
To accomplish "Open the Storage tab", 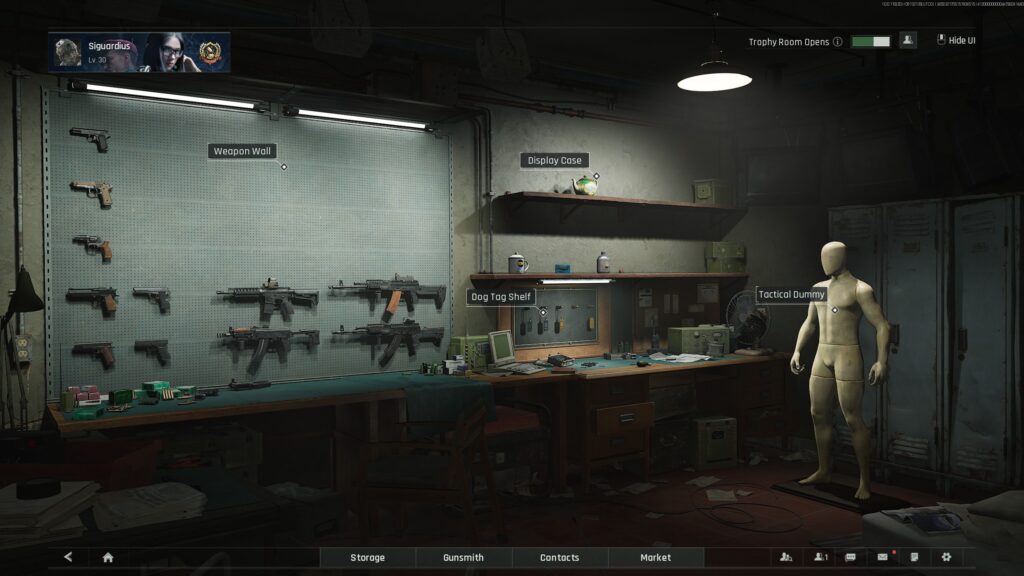I will (367, 557).
